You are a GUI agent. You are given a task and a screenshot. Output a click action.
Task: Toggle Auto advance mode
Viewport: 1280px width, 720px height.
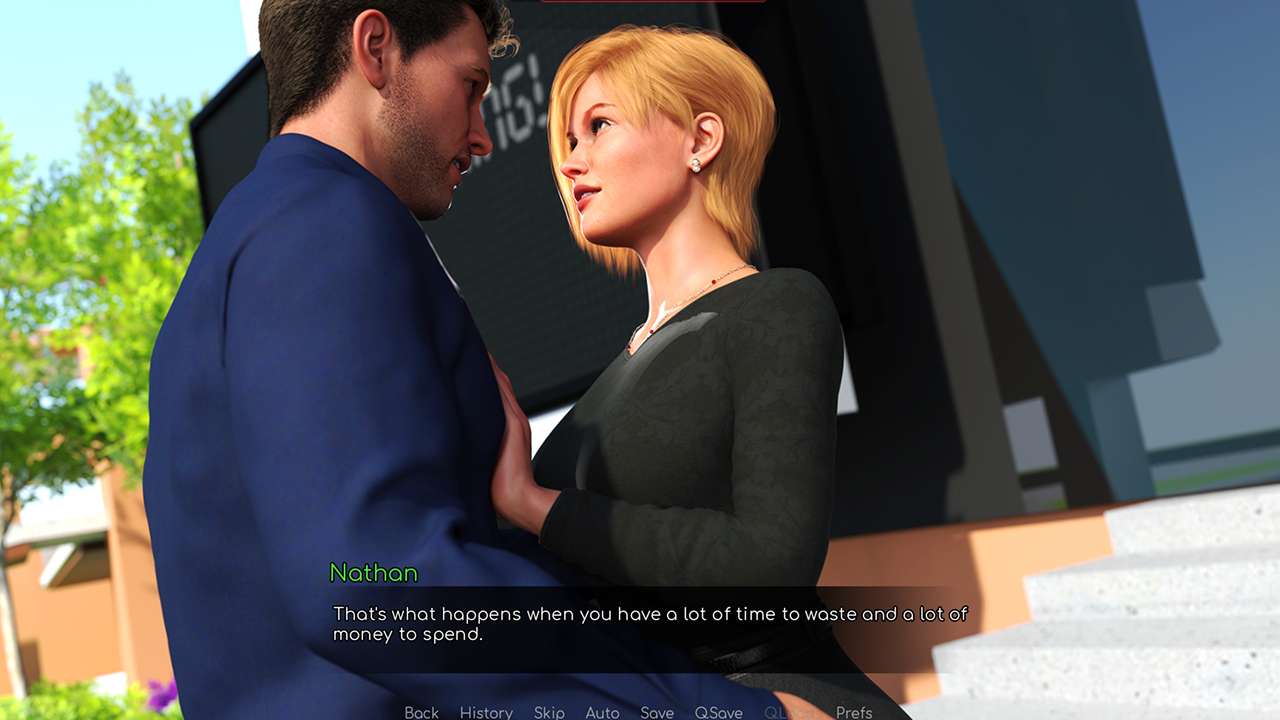pyautogui.click(x=602, y=712)
